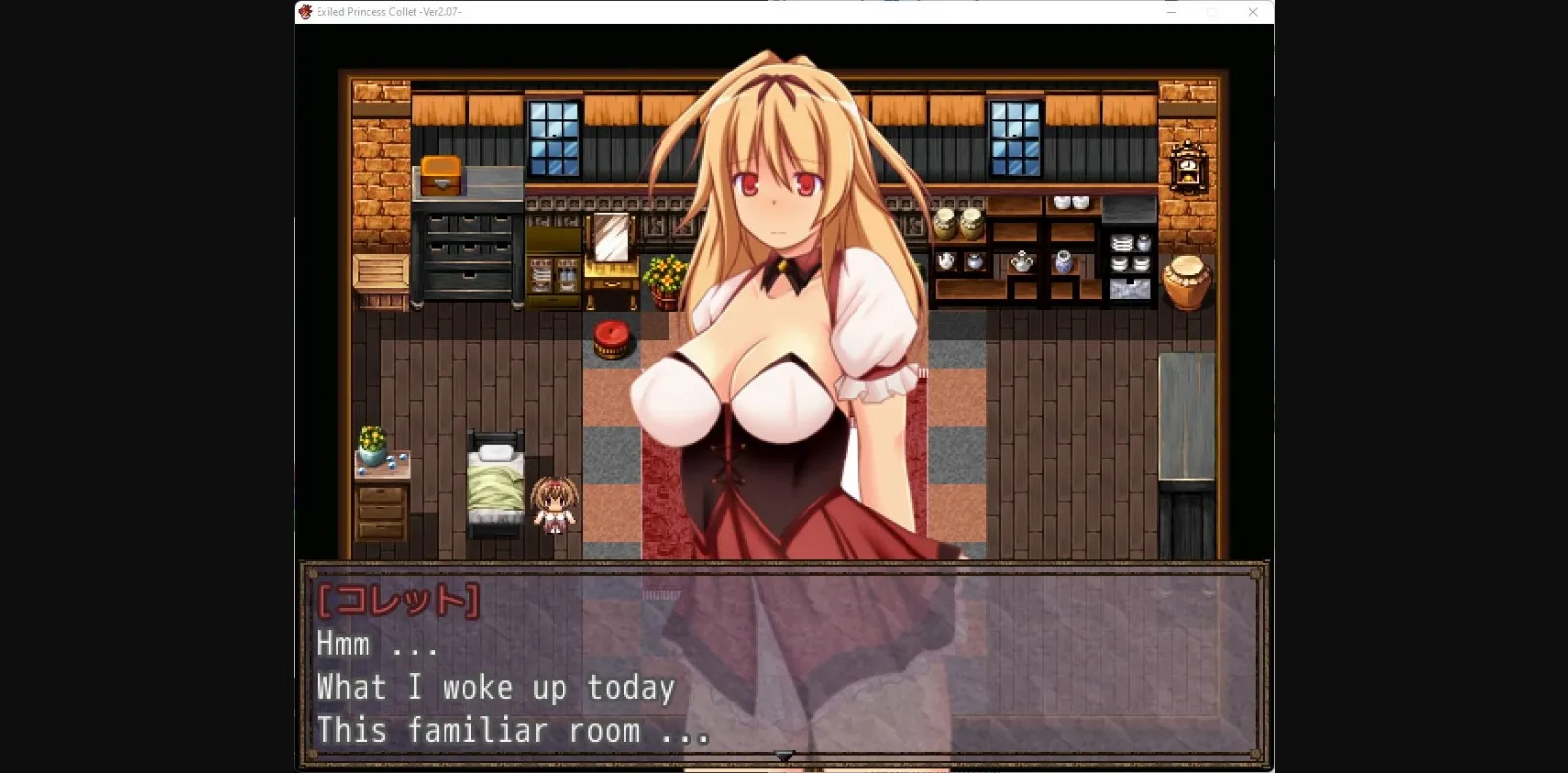
Task: Click the stack of plates on the rack
Action: (1123, 244)
